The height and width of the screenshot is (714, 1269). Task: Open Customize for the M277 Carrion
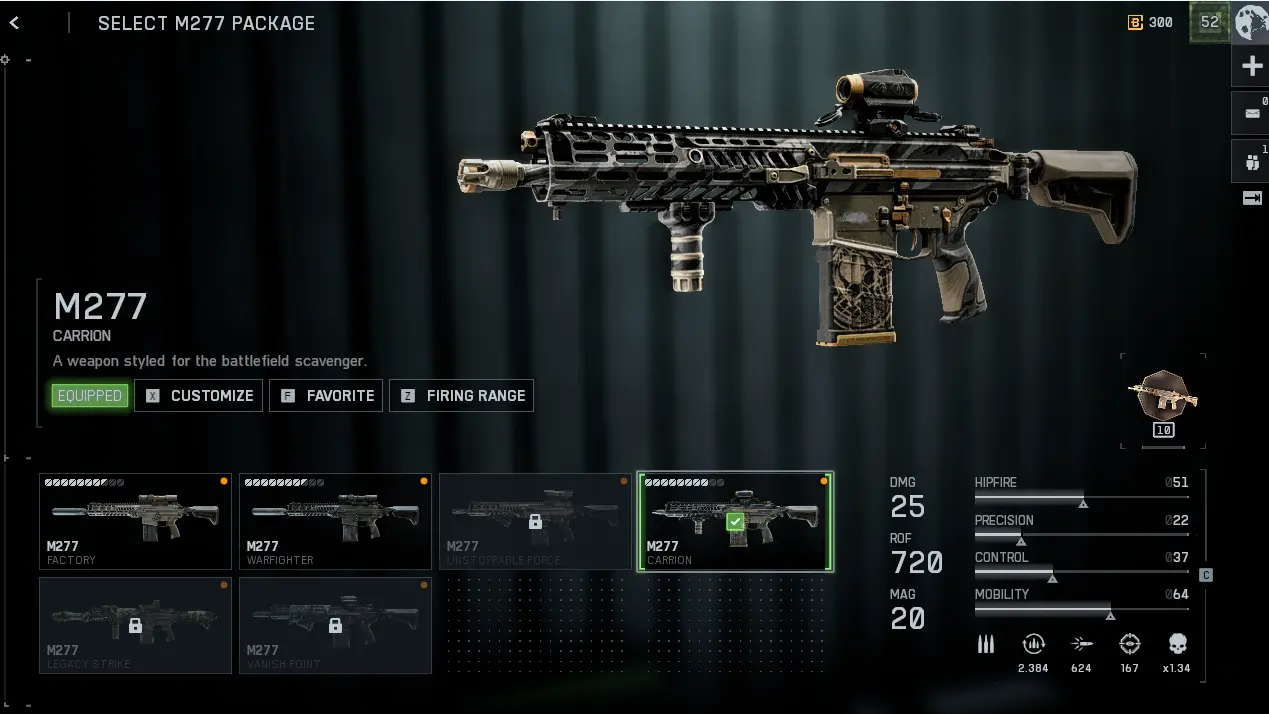(x=199, y=395)
